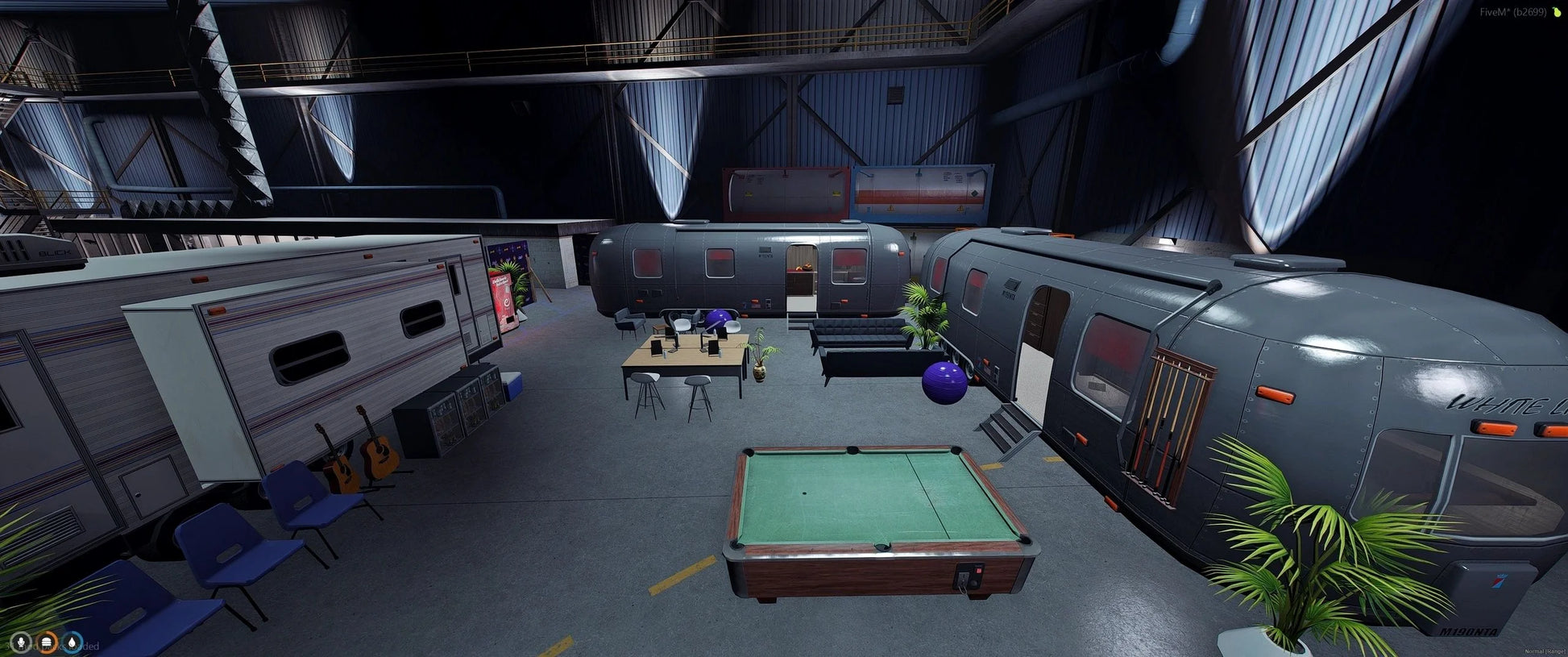Click the microphone voice status icon

[21, 642]
